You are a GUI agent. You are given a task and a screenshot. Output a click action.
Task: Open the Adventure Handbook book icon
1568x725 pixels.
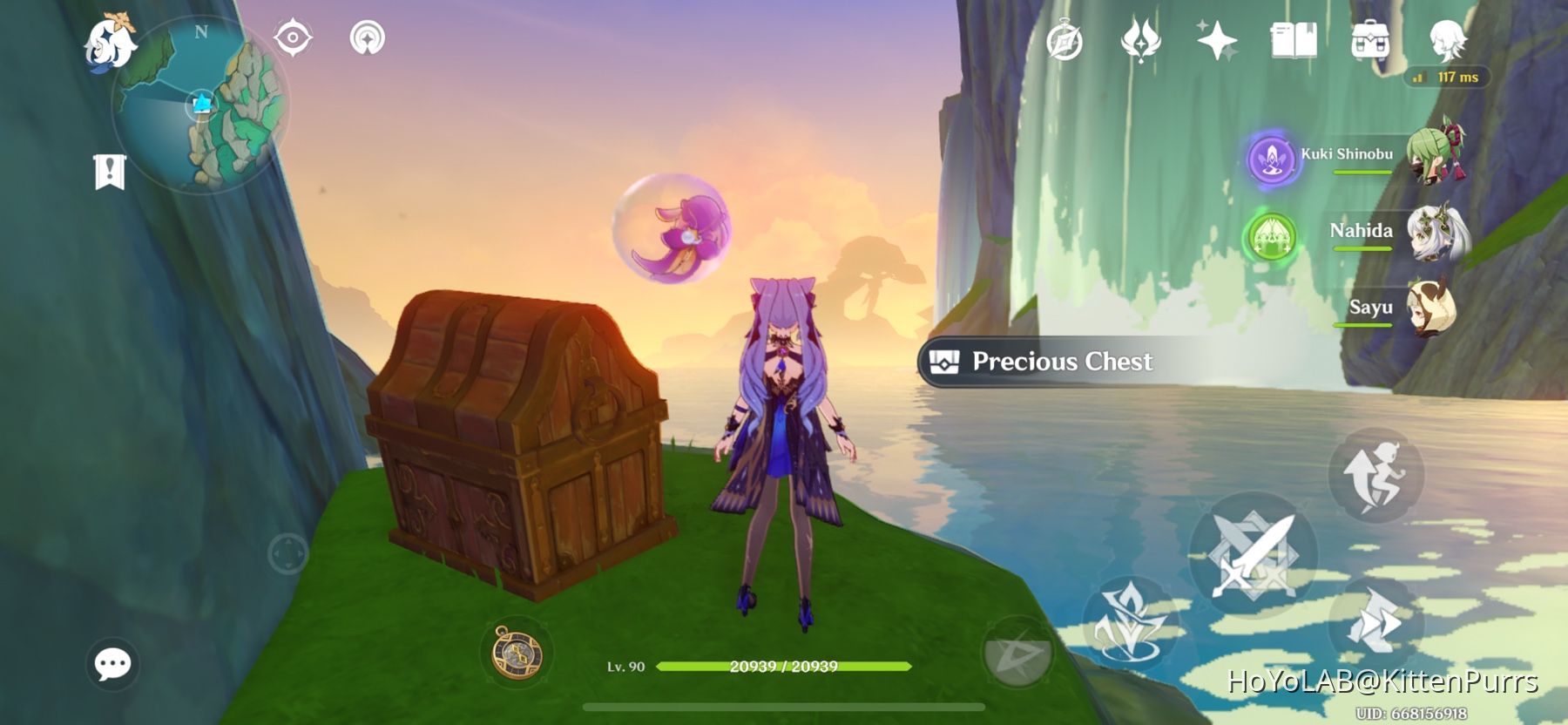pos(1295,40)
